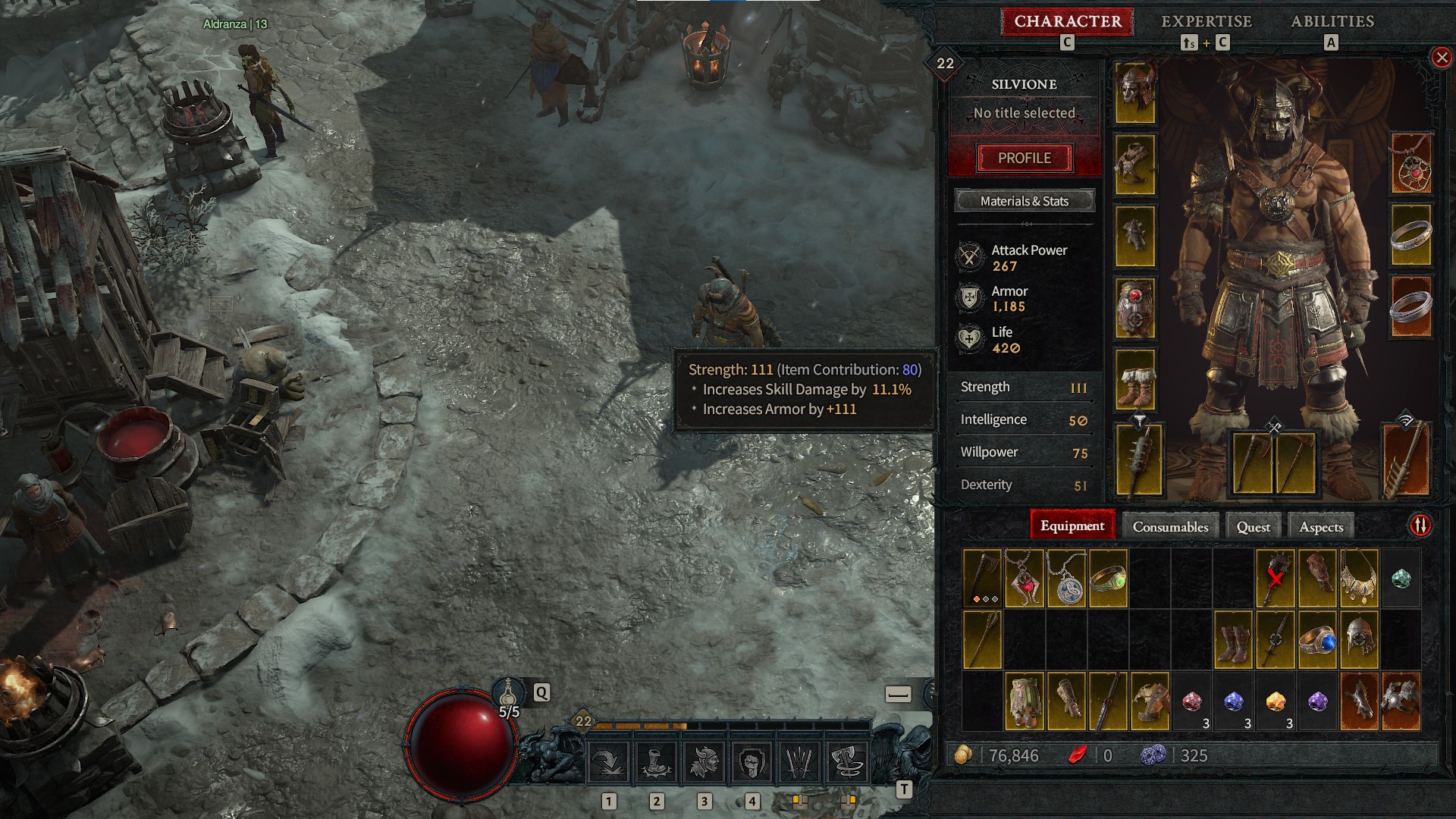
Task: Switch to the Consumables inventory tab
Action: click(1170, 526)
